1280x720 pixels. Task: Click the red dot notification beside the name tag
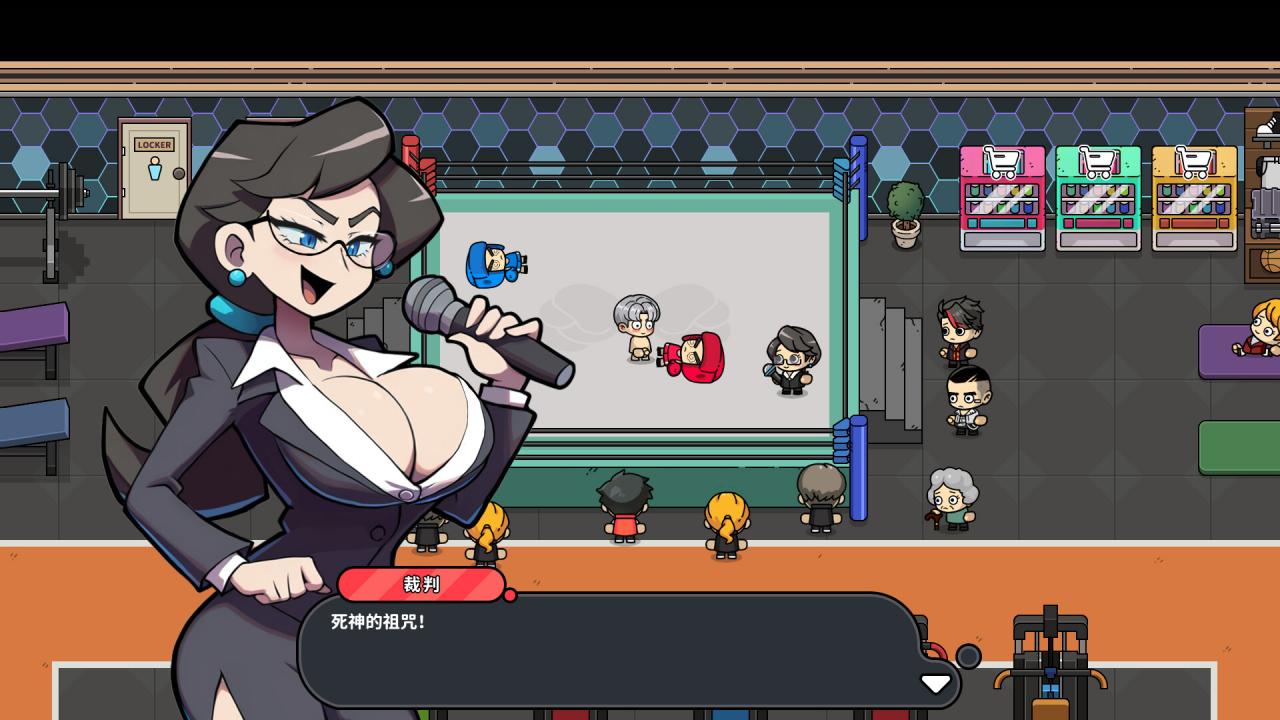point(513,594)
